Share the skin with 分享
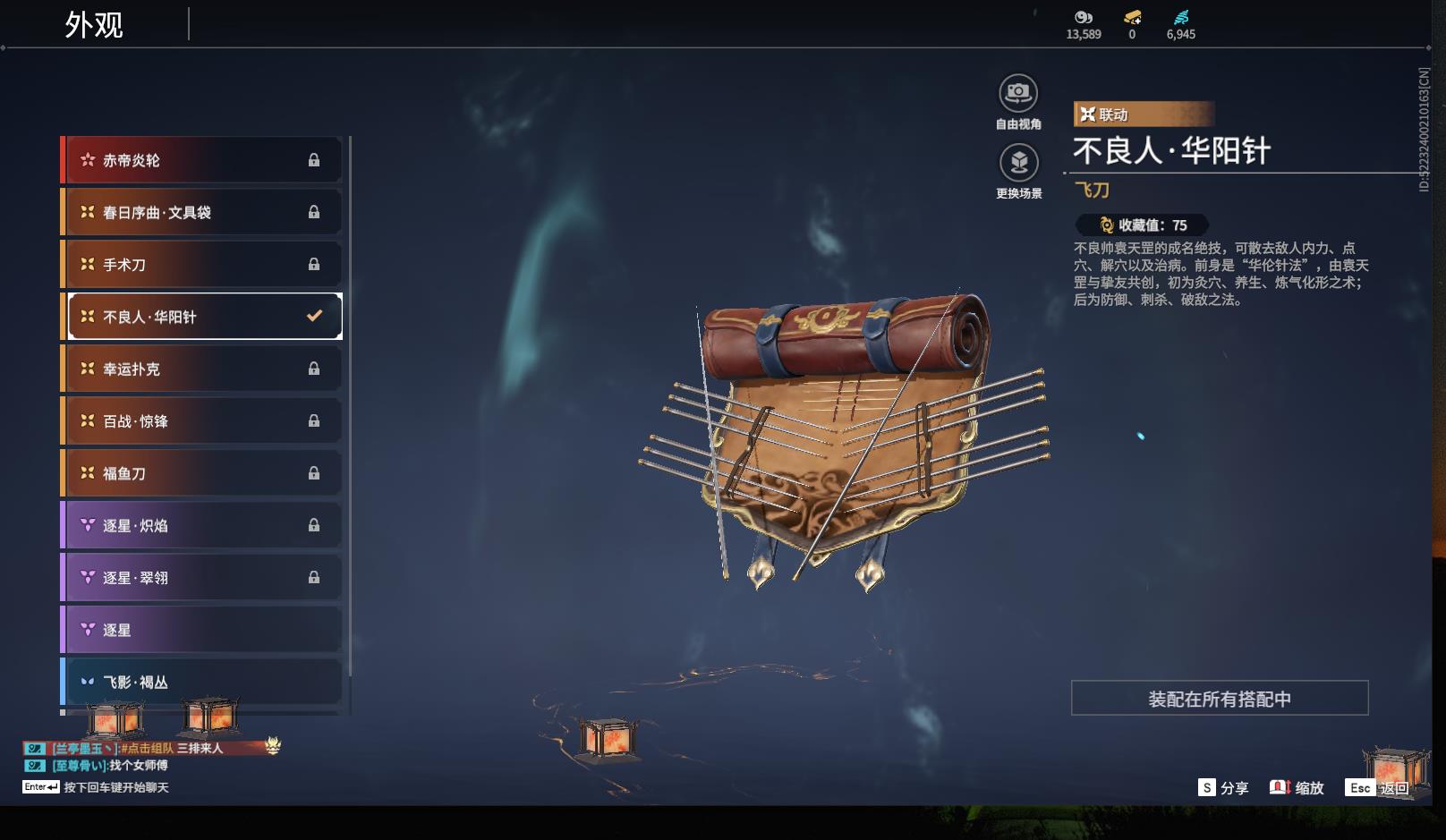This screenshot has height=840, width=1446. click(x=1223, y=788)
